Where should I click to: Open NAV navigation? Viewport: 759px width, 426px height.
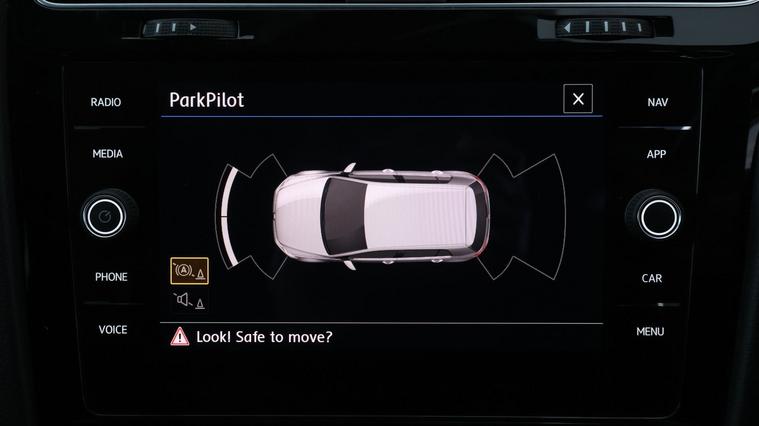pos(657,102)
